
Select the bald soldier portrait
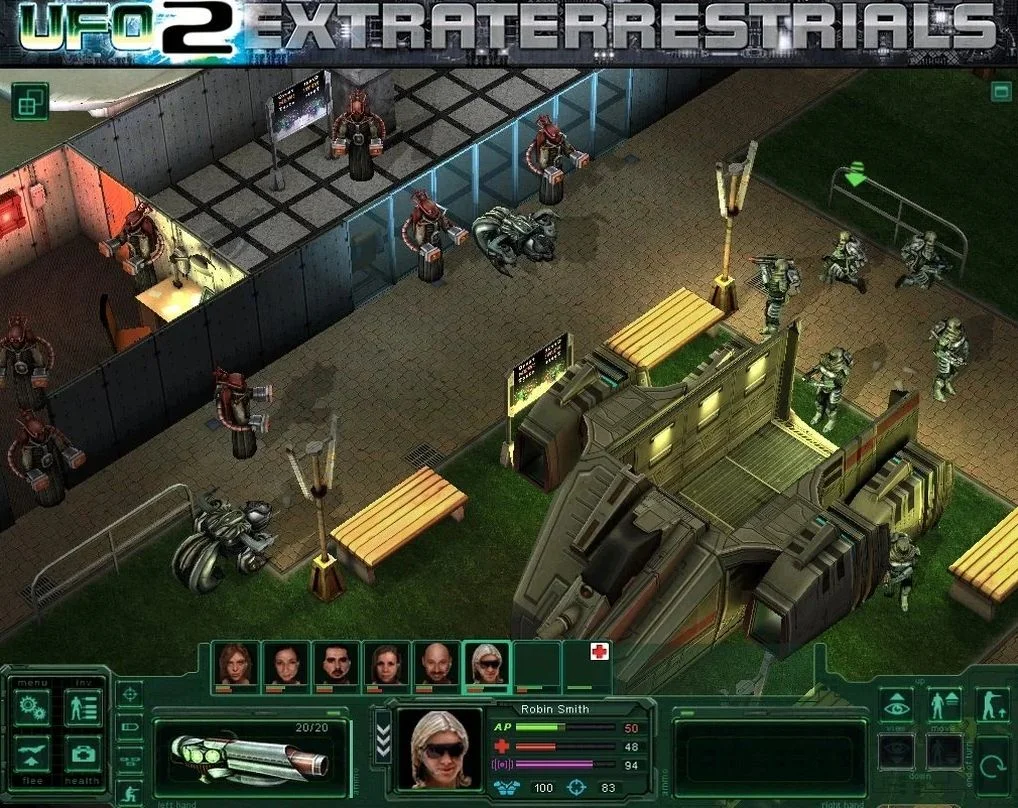click(x=436, y=665)
